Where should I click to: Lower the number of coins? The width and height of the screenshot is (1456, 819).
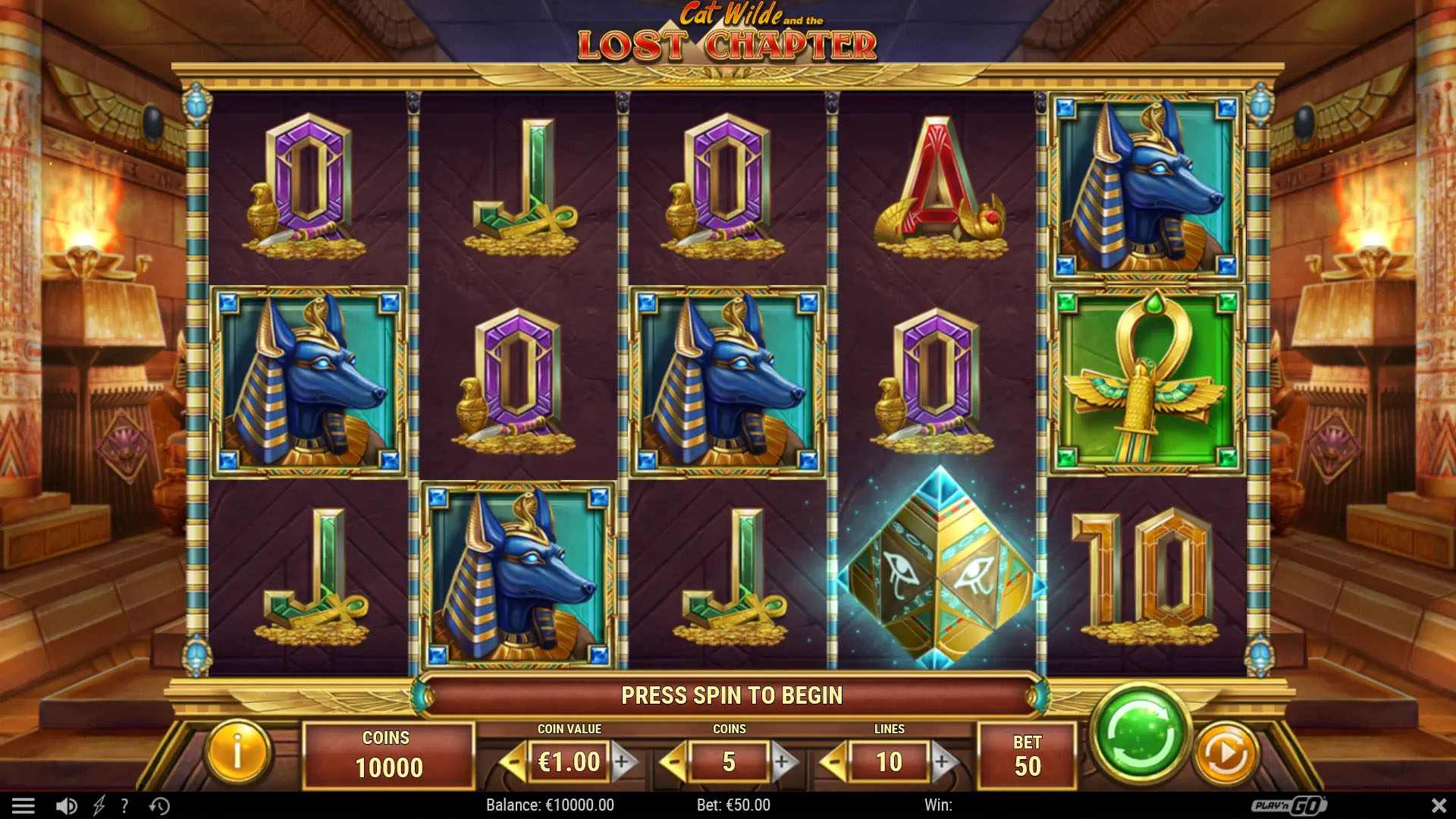point(674,761)
